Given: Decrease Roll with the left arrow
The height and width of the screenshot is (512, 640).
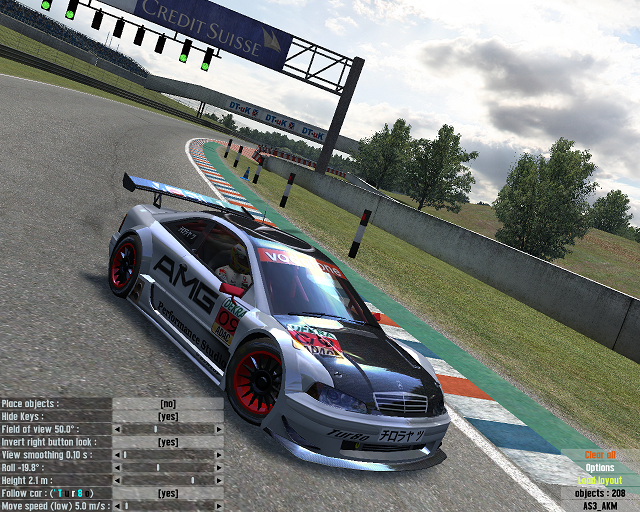Looking at the screenshot, I should tap(118, 468).
